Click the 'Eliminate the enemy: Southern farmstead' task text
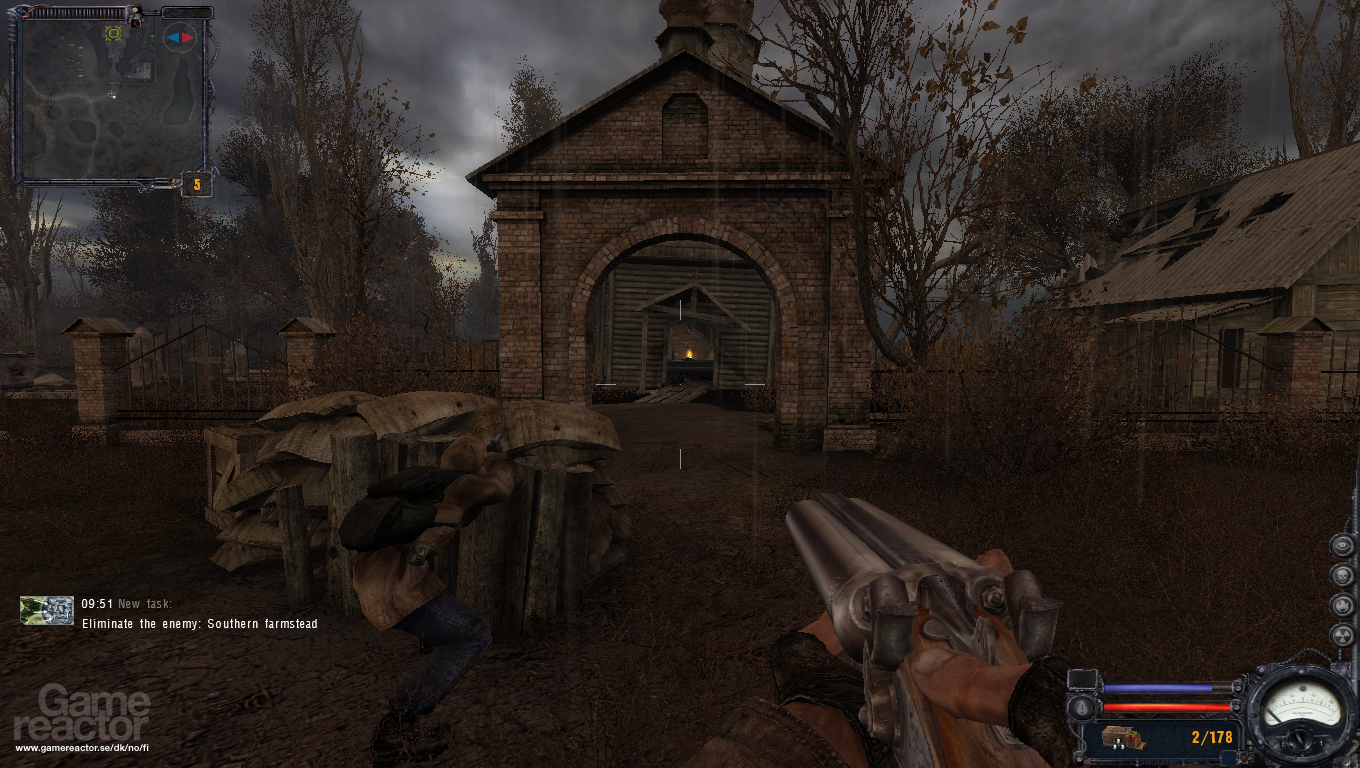The width and height of the screenshot is (1360, 768). pos(198,623)
